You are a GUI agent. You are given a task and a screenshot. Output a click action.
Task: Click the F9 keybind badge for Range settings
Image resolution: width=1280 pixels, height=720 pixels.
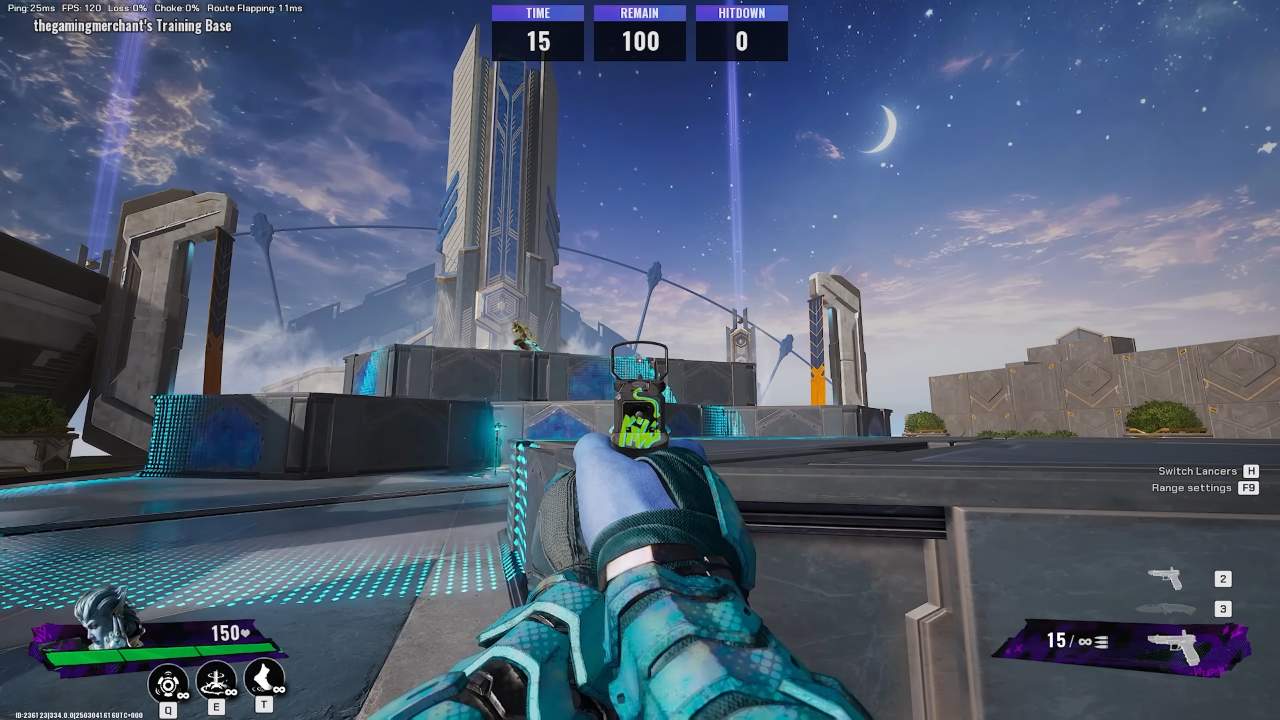(1246, 488)
